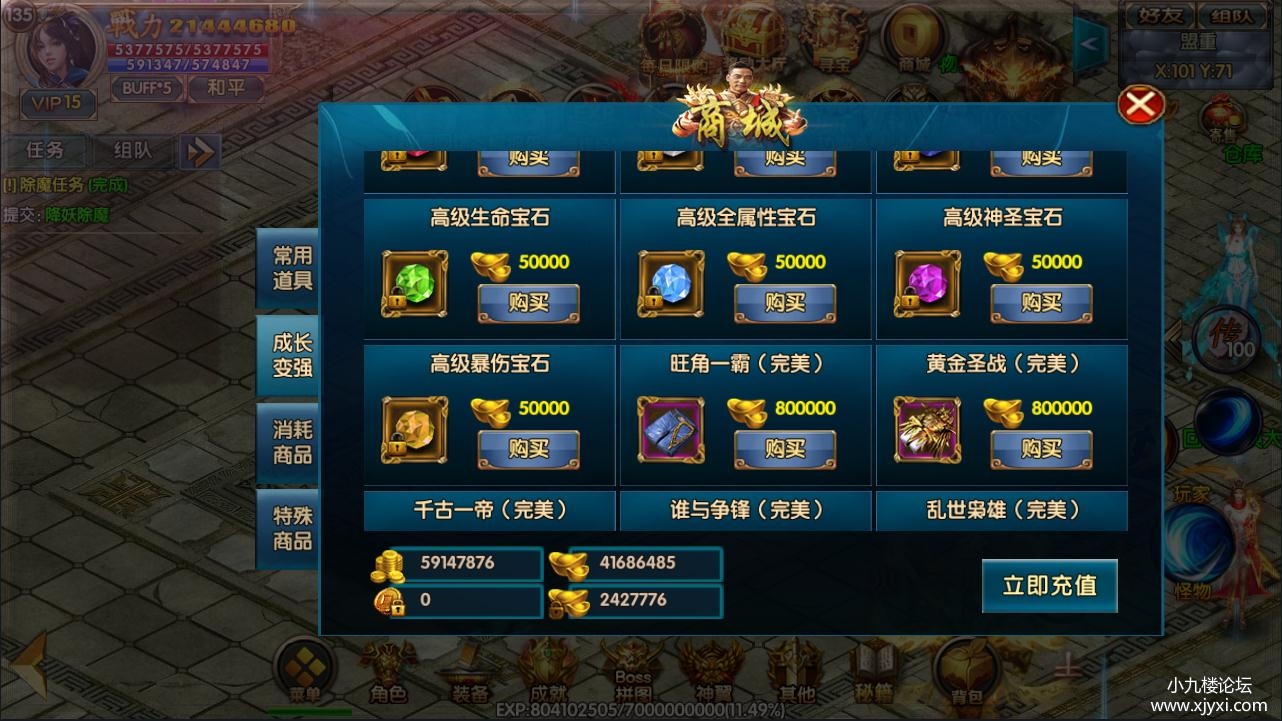Expand the 千古一帝（完美）item row

(488, 510)
